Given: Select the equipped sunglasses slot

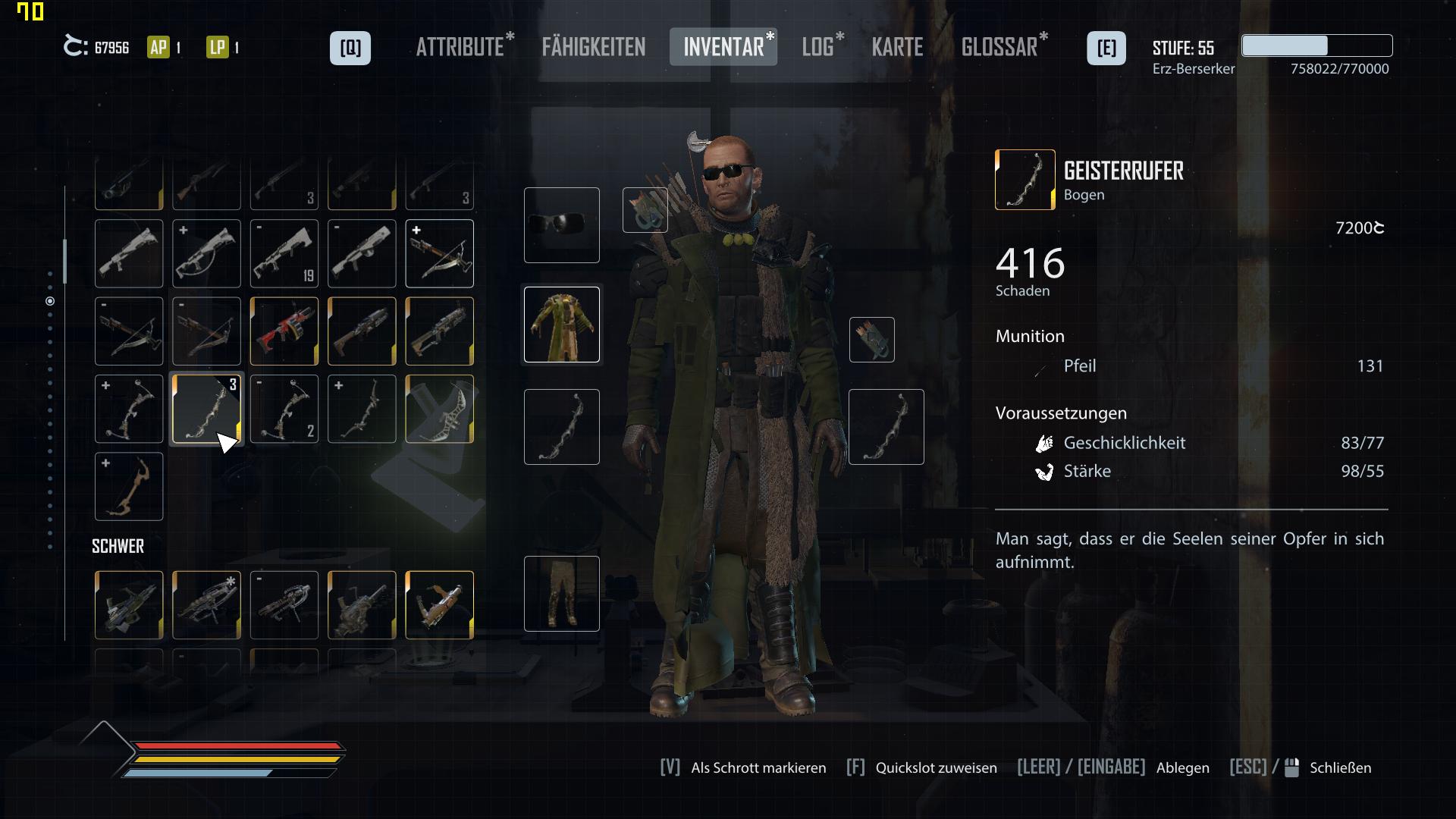Looking at the screenshot, I should [x=562, y=225].
